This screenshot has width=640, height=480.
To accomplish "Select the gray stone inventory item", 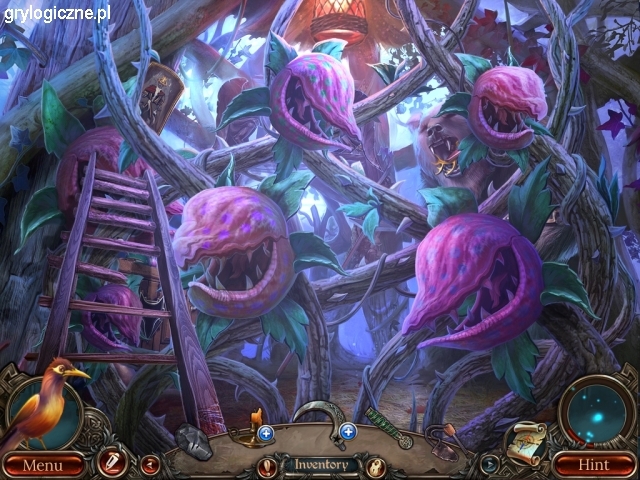I will click(194, 440).
